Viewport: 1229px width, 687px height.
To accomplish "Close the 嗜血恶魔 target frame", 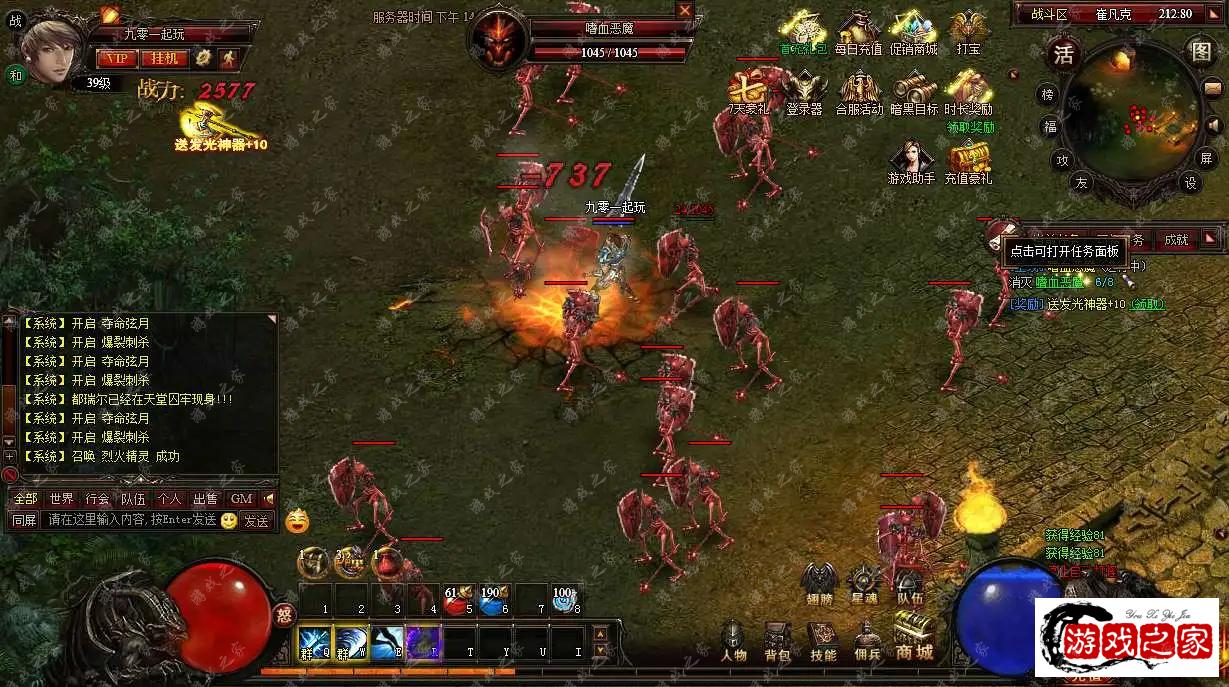I will (684, 10).
